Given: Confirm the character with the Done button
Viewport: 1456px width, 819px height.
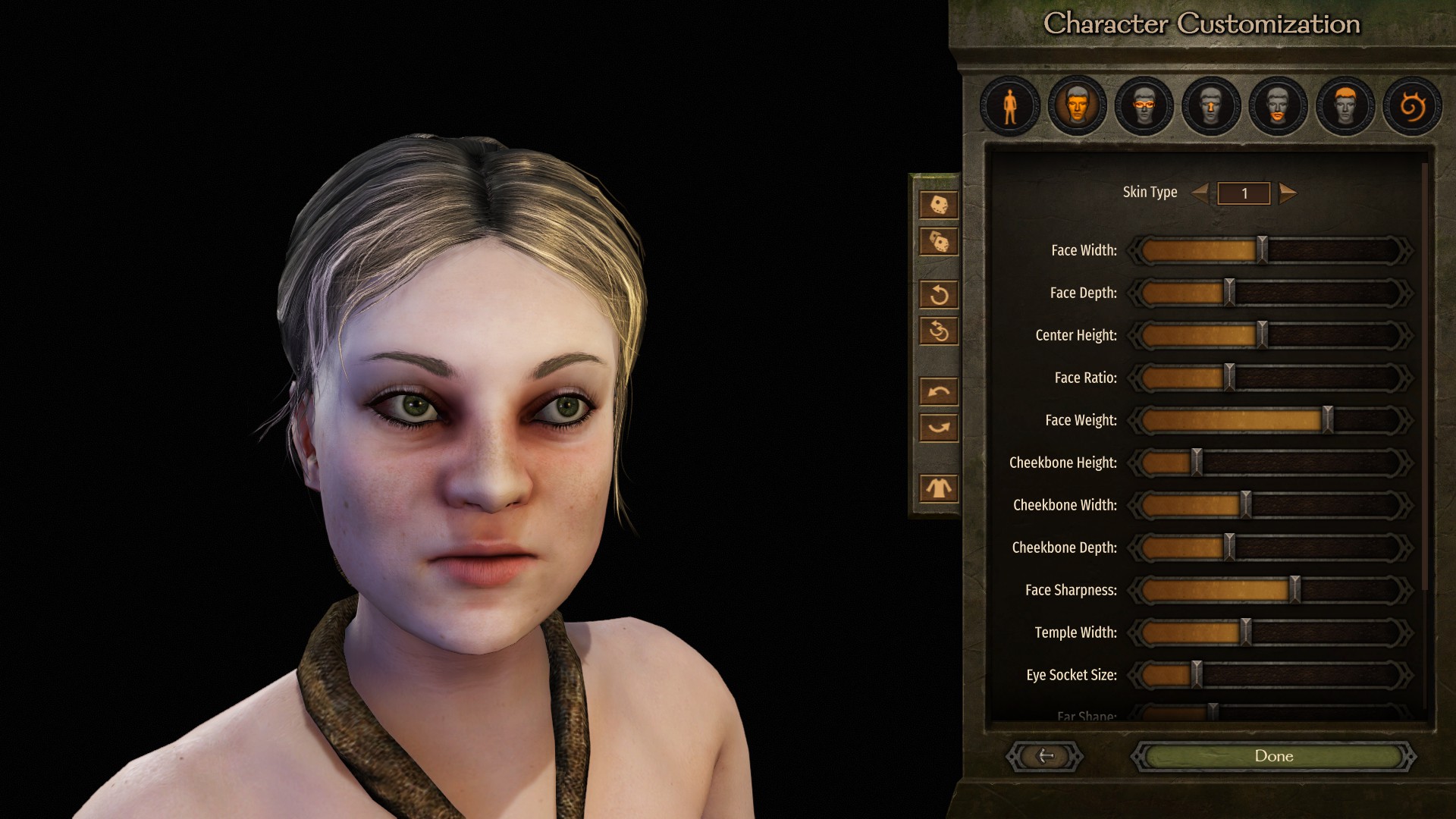Looking at the screenshot, I should coord(1273,756).
